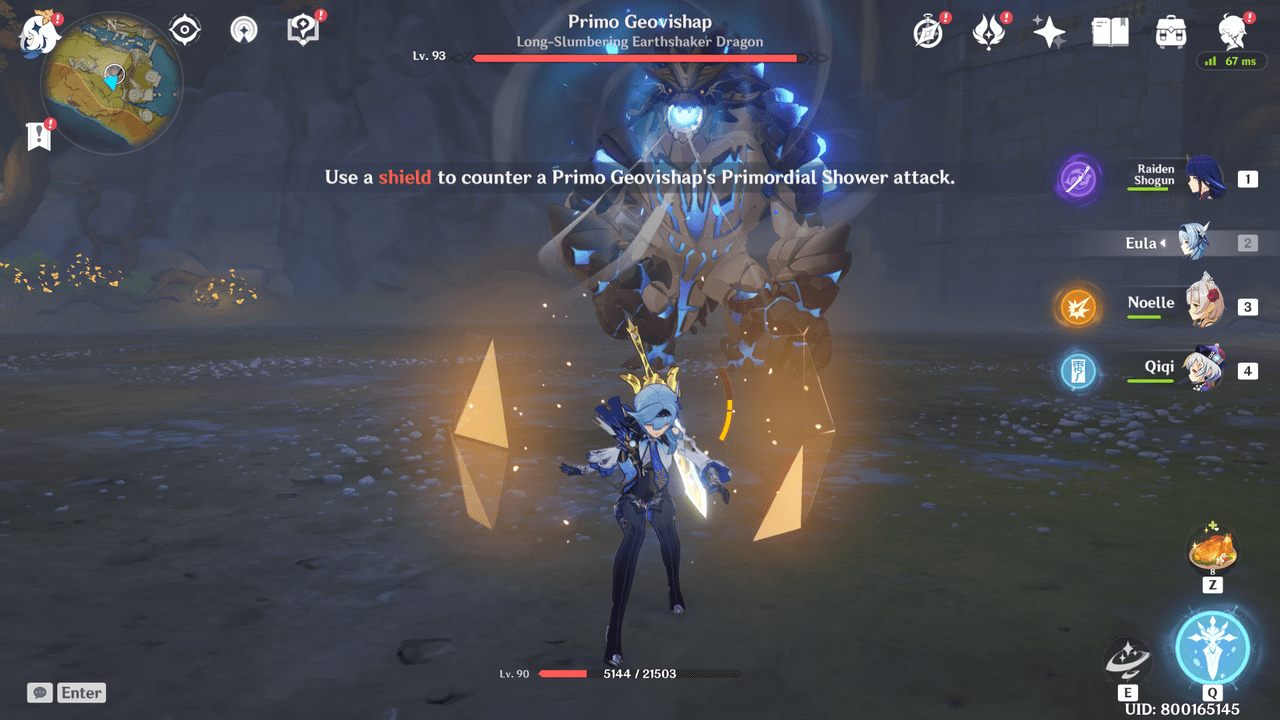Select Eula in the party list
The height and width of the screenshot is (720, 1280).
(x=1195, y=243)
